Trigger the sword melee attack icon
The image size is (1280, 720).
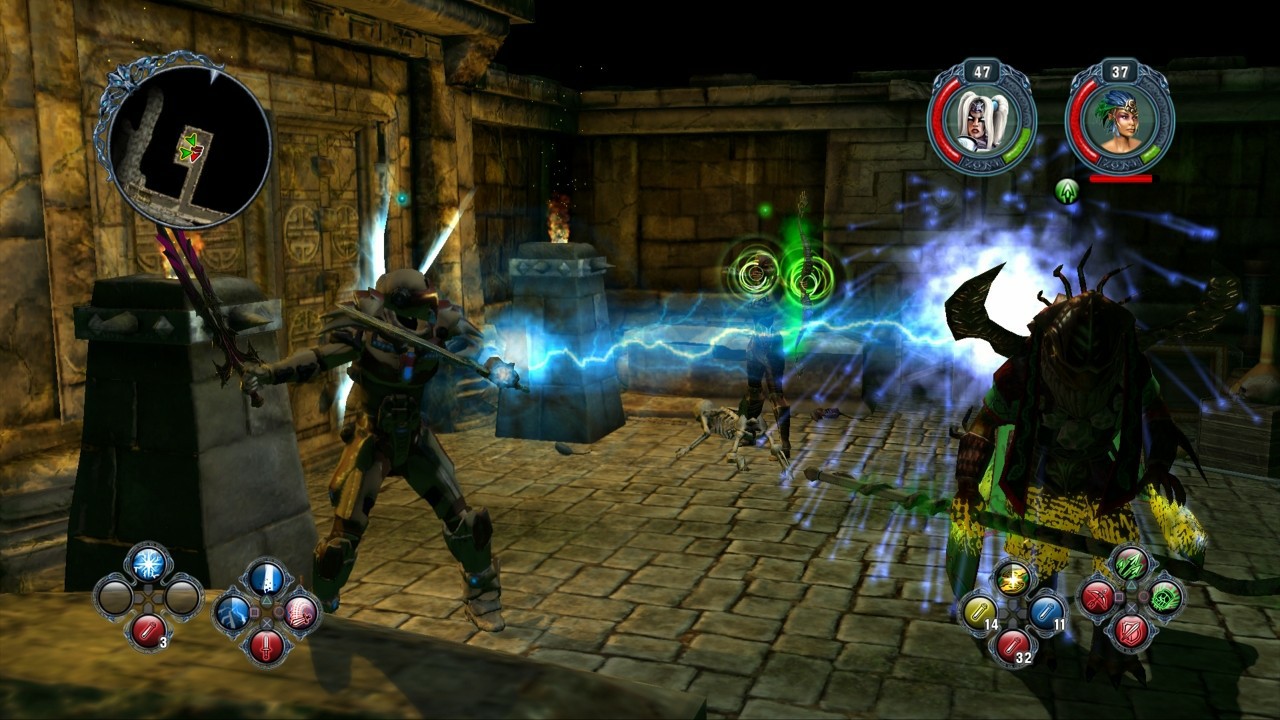[x=267, y=646]
